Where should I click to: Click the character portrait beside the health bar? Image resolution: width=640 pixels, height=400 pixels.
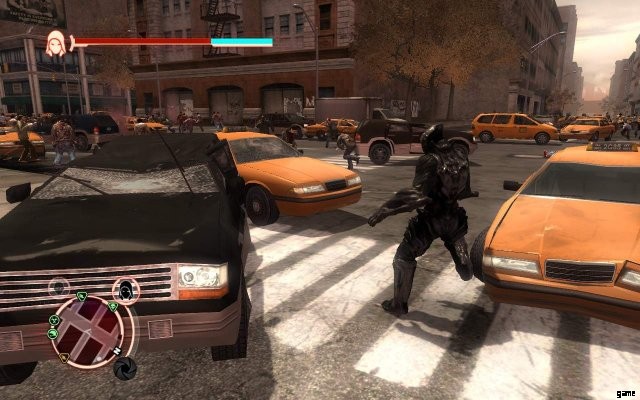tap(54, 42)
